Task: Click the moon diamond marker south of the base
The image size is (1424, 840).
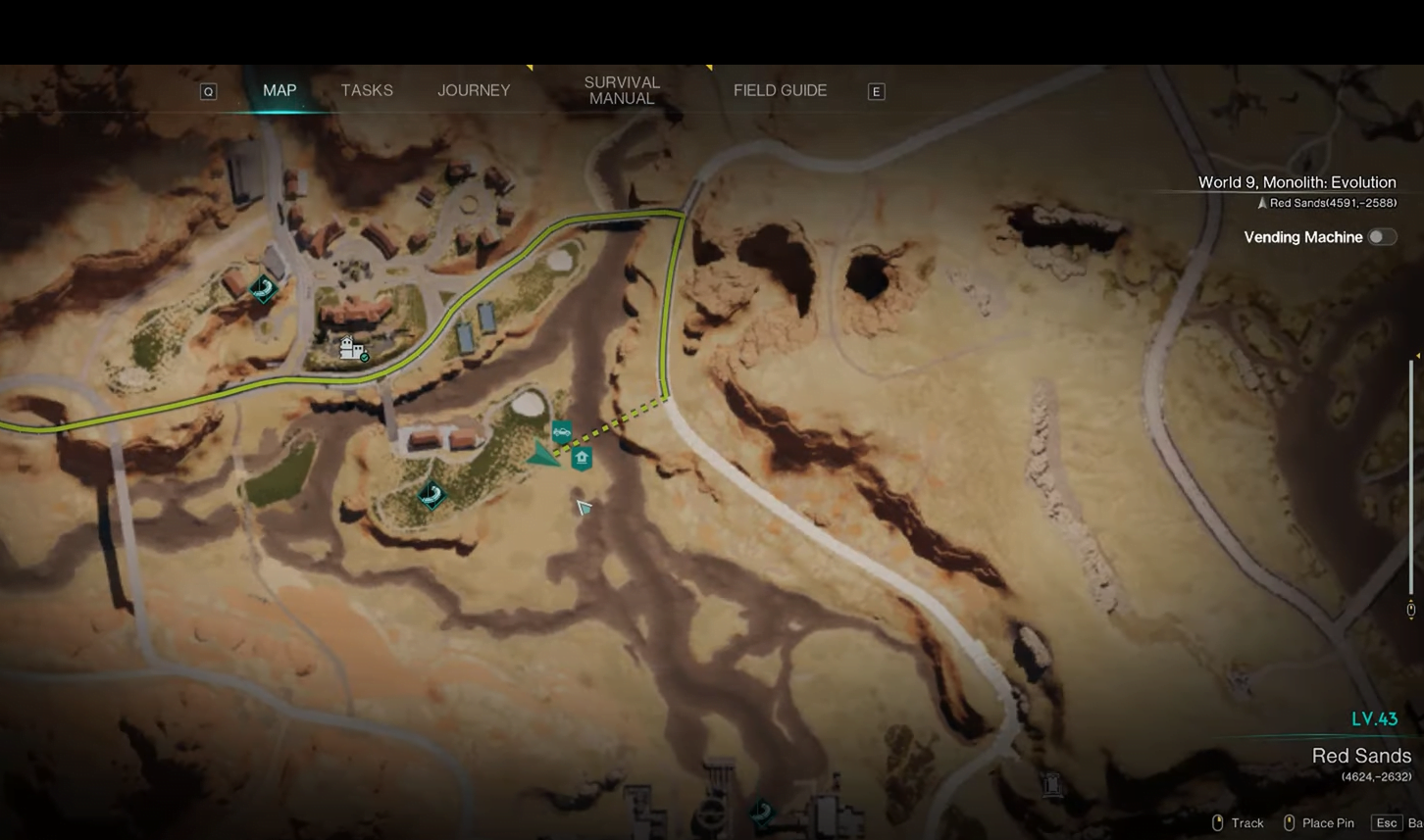Action: pos(431,496)
